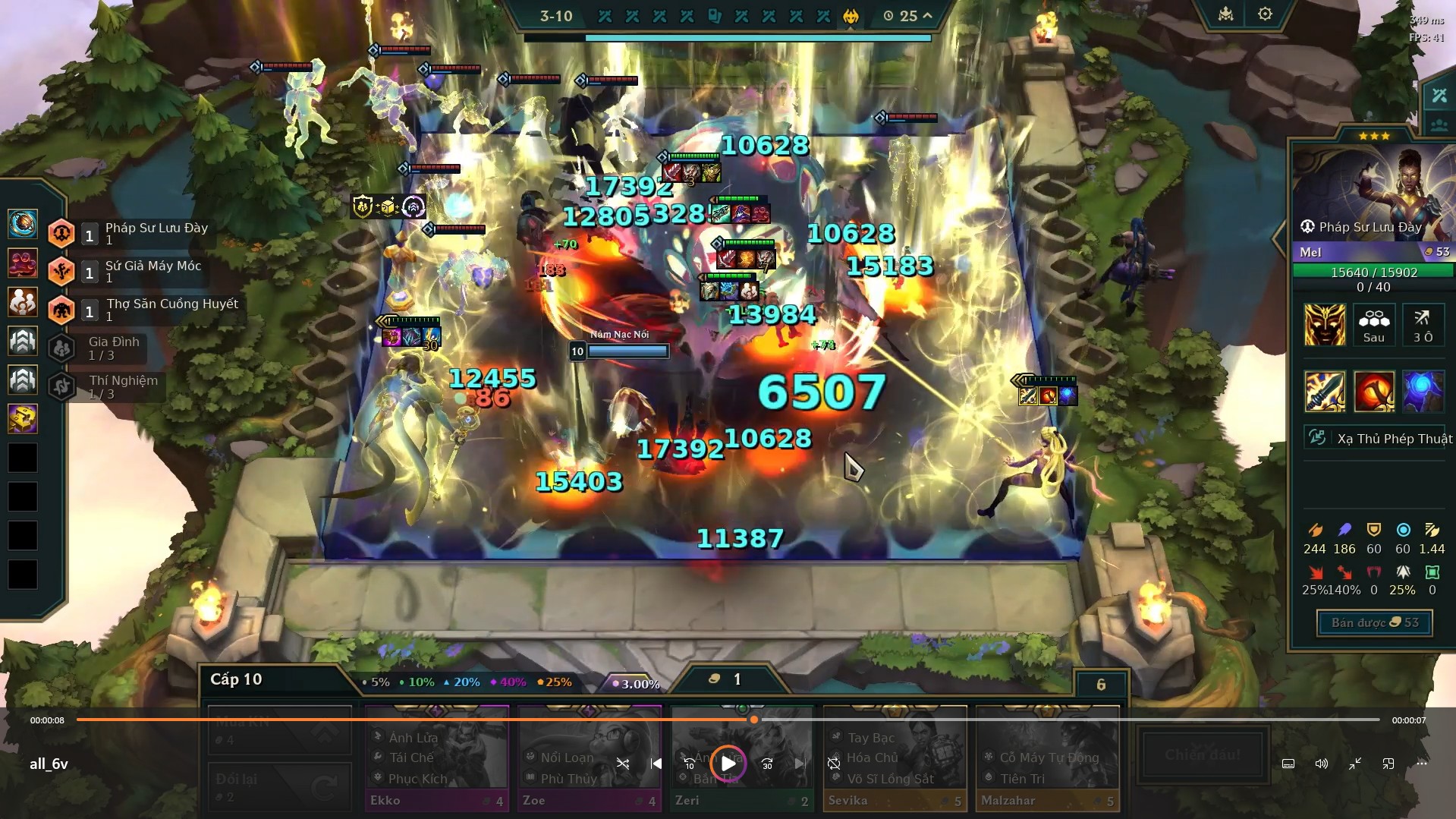Open the settings gear menu

tap(1264, 14)
